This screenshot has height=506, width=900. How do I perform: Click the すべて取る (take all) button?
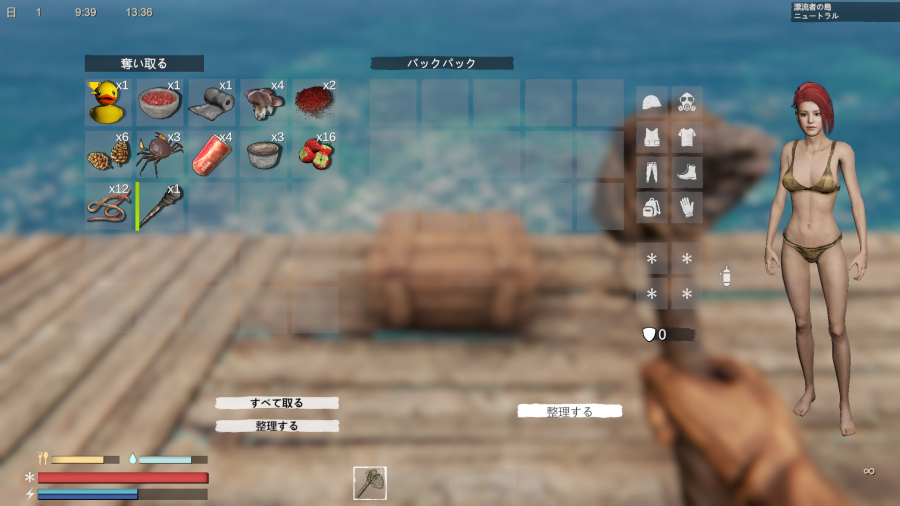point(277,403)
